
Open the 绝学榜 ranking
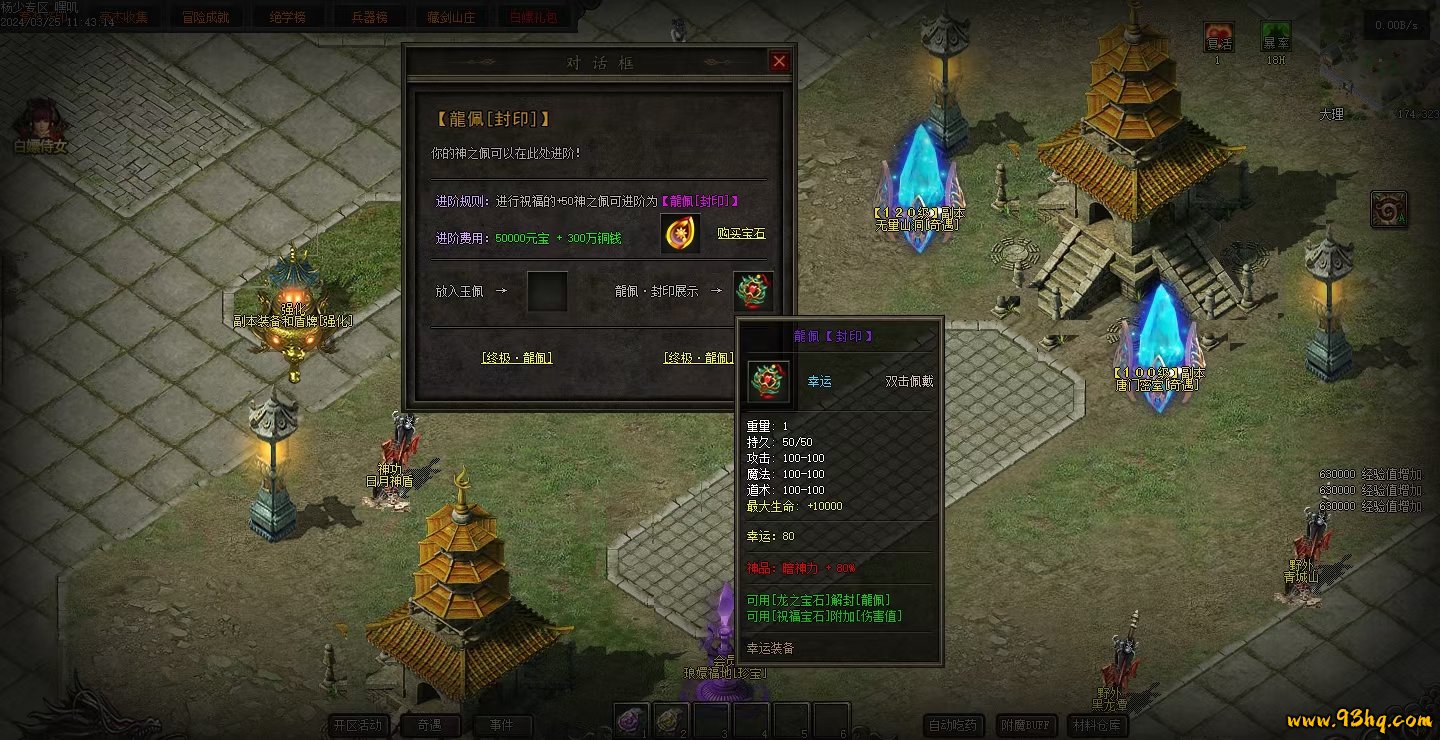pyautogui.click(x=282, y=17)
